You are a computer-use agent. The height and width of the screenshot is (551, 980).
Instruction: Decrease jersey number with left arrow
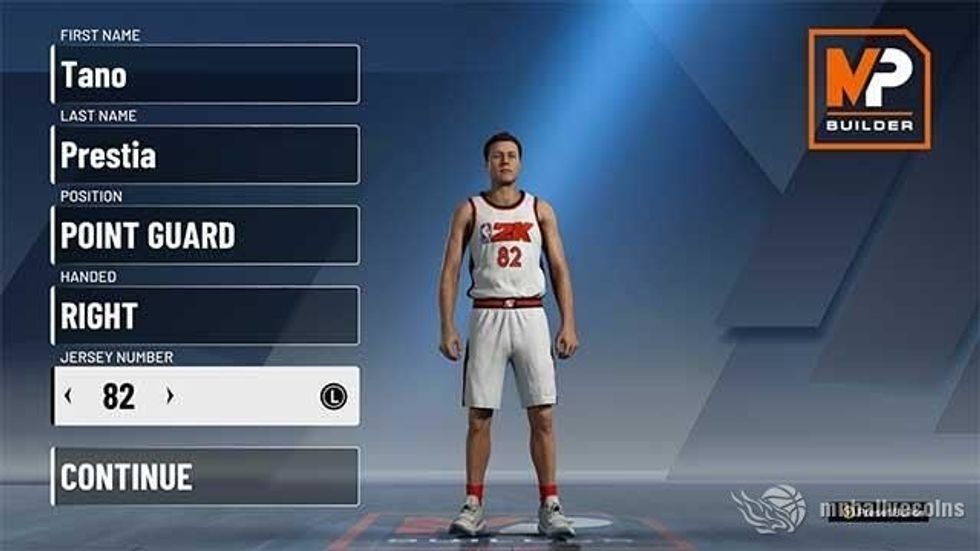click(x=68, y=396)
